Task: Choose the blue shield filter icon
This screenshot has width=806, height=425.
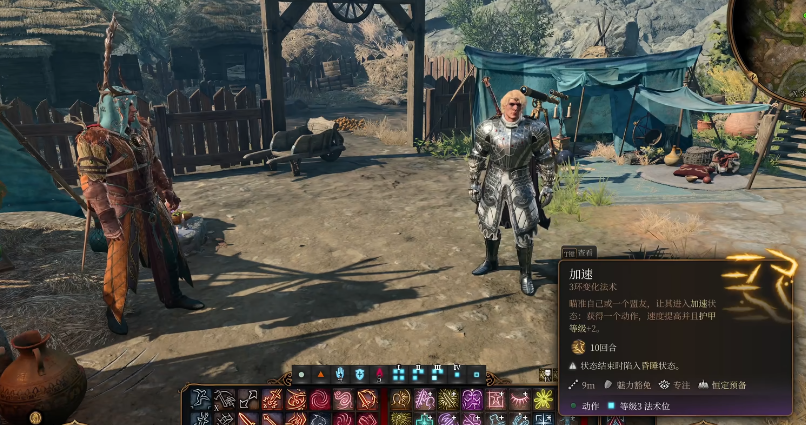Action: tap(360, 375)
